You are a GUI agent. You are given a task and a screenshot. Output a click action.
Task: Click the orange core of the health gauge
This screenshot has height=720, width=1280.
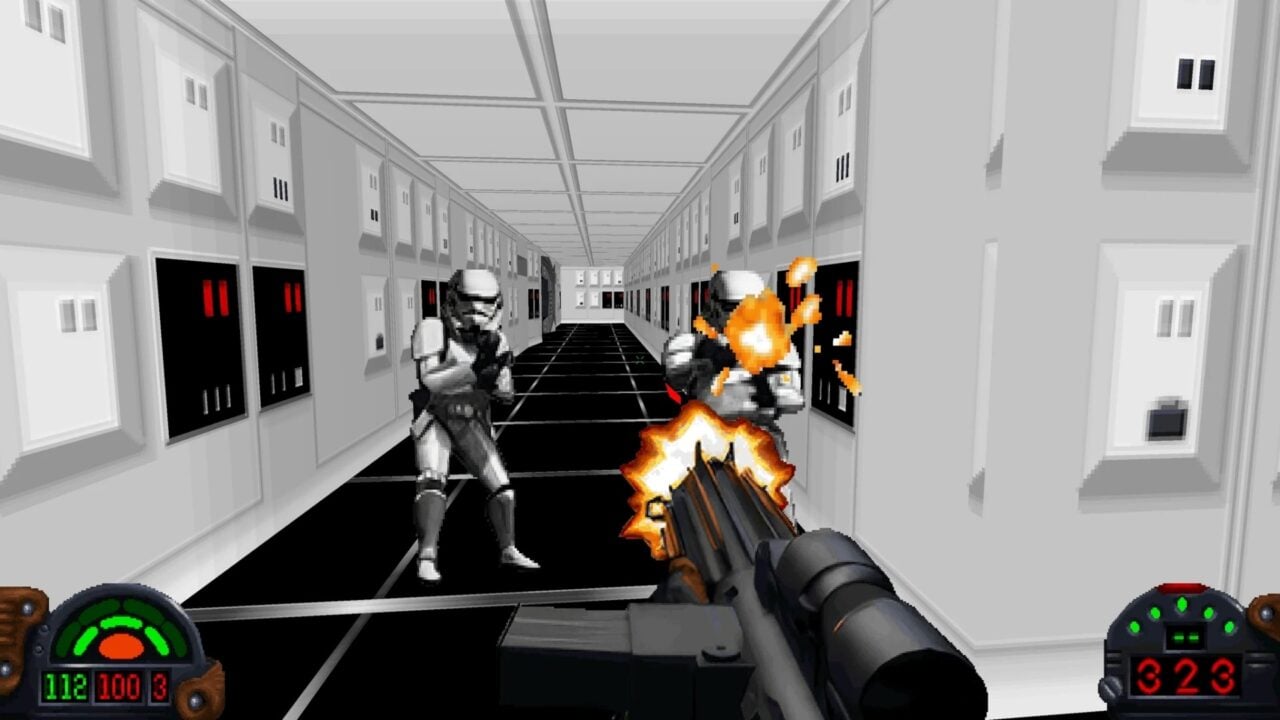point(121,646)
